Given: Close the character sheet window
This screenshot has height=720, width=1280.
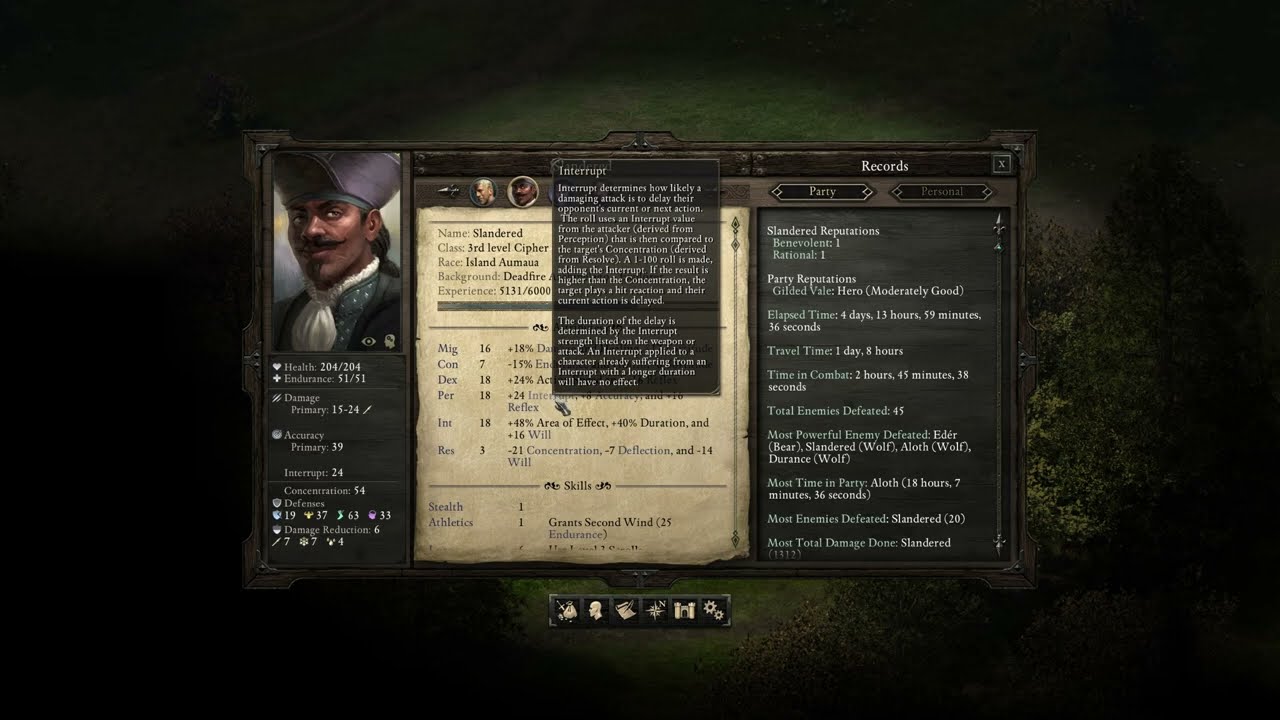Looking at the screenshot, I should tap(1002, 165).
